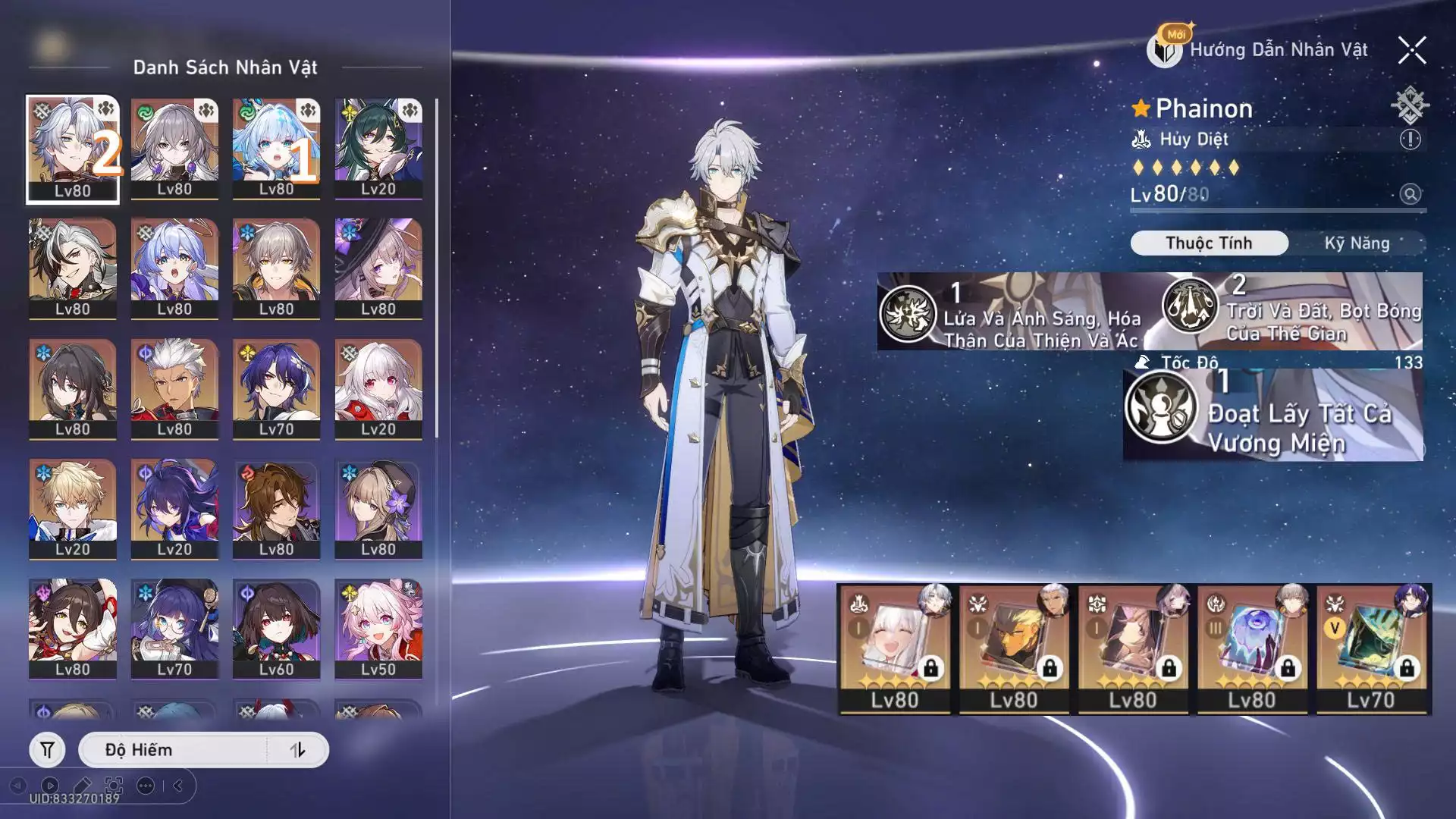Open the character filter funnel button
Image resolution: width=1456 pixels, height=819 pixels.
click(47, 750)
